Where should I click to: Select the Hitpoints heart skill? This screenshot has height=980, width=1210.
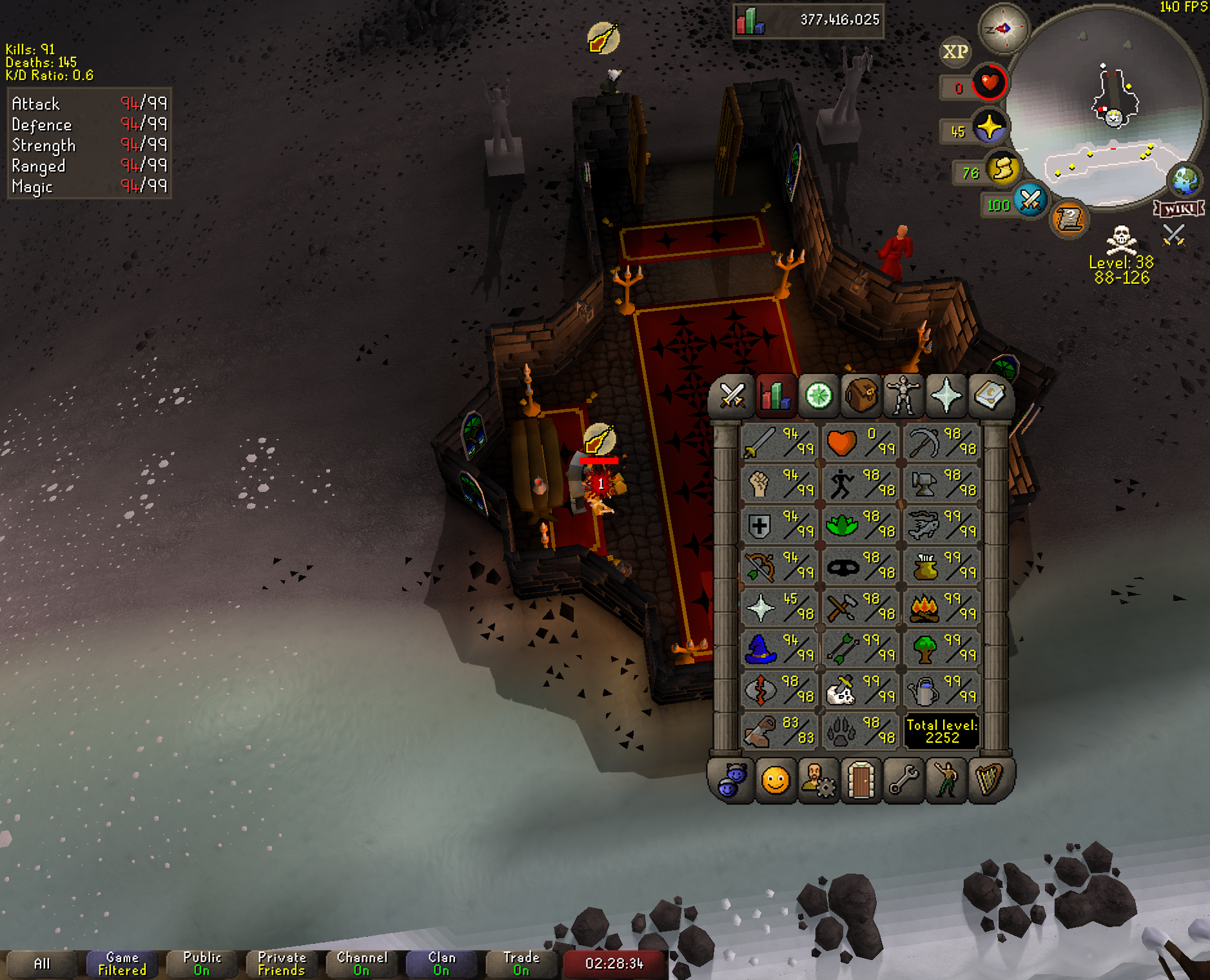[x=860, y=442]
